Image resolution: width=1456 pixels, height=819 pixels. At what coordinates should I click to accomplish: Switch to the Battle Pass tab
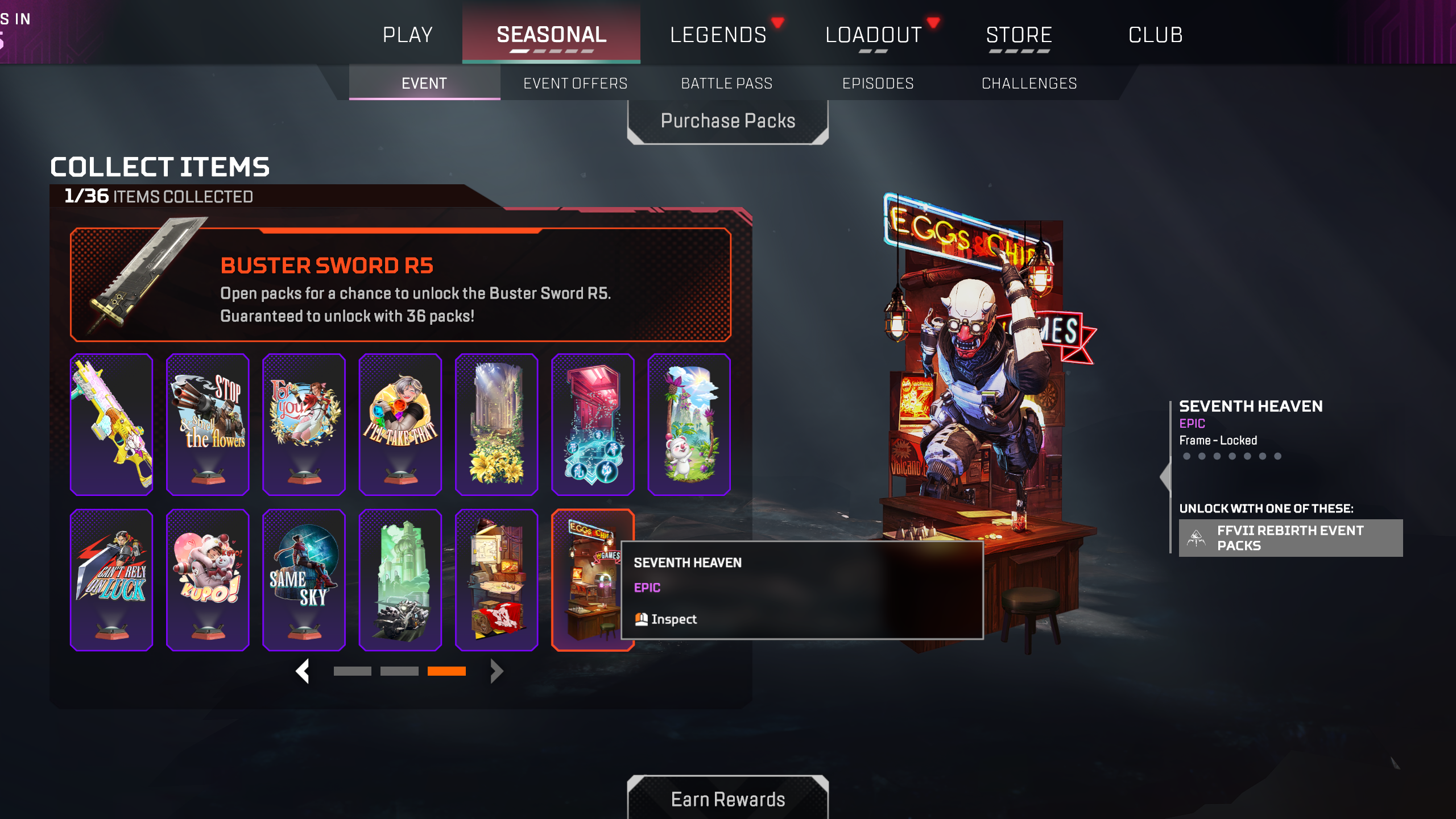click(x=726, y=83)
